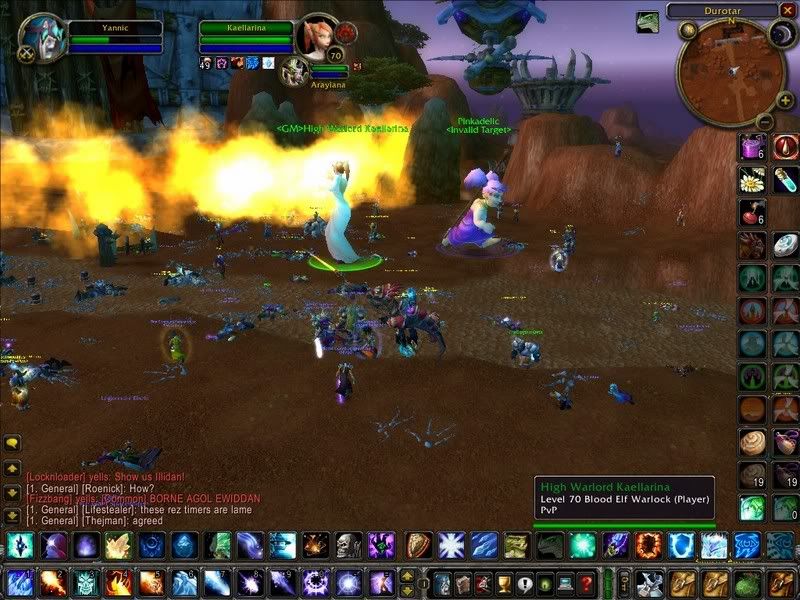Activate the shield ability on the action bar
800x600 pixels.
click(419, 545)
